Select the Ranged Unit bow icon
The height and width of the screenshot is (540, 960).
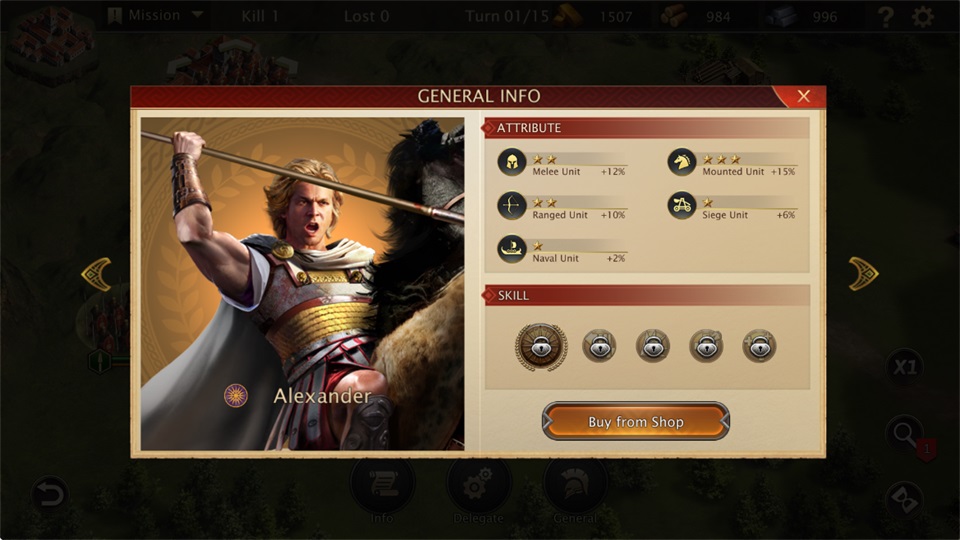512,206
